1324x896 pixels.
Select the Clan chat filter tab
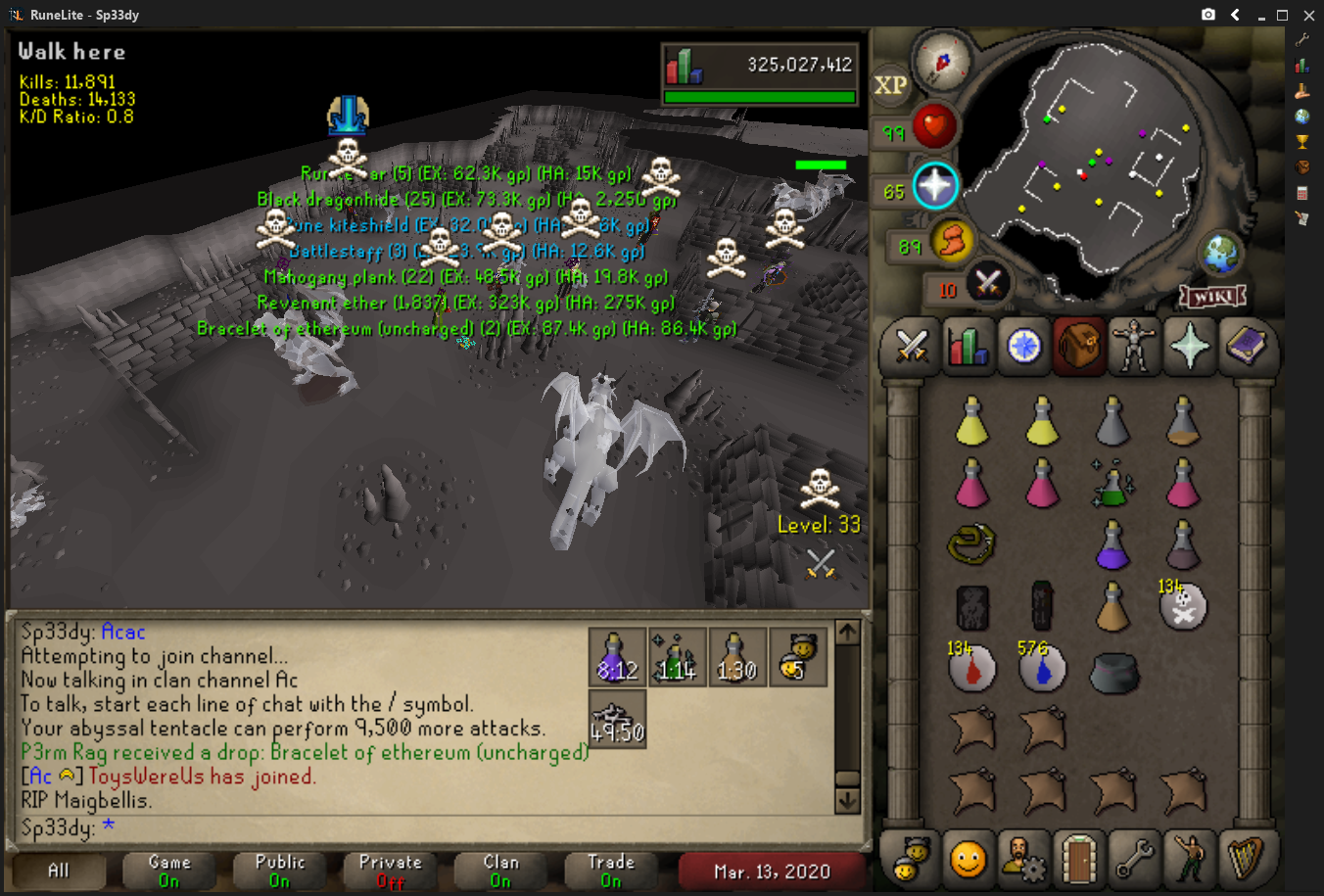[500, 871]
